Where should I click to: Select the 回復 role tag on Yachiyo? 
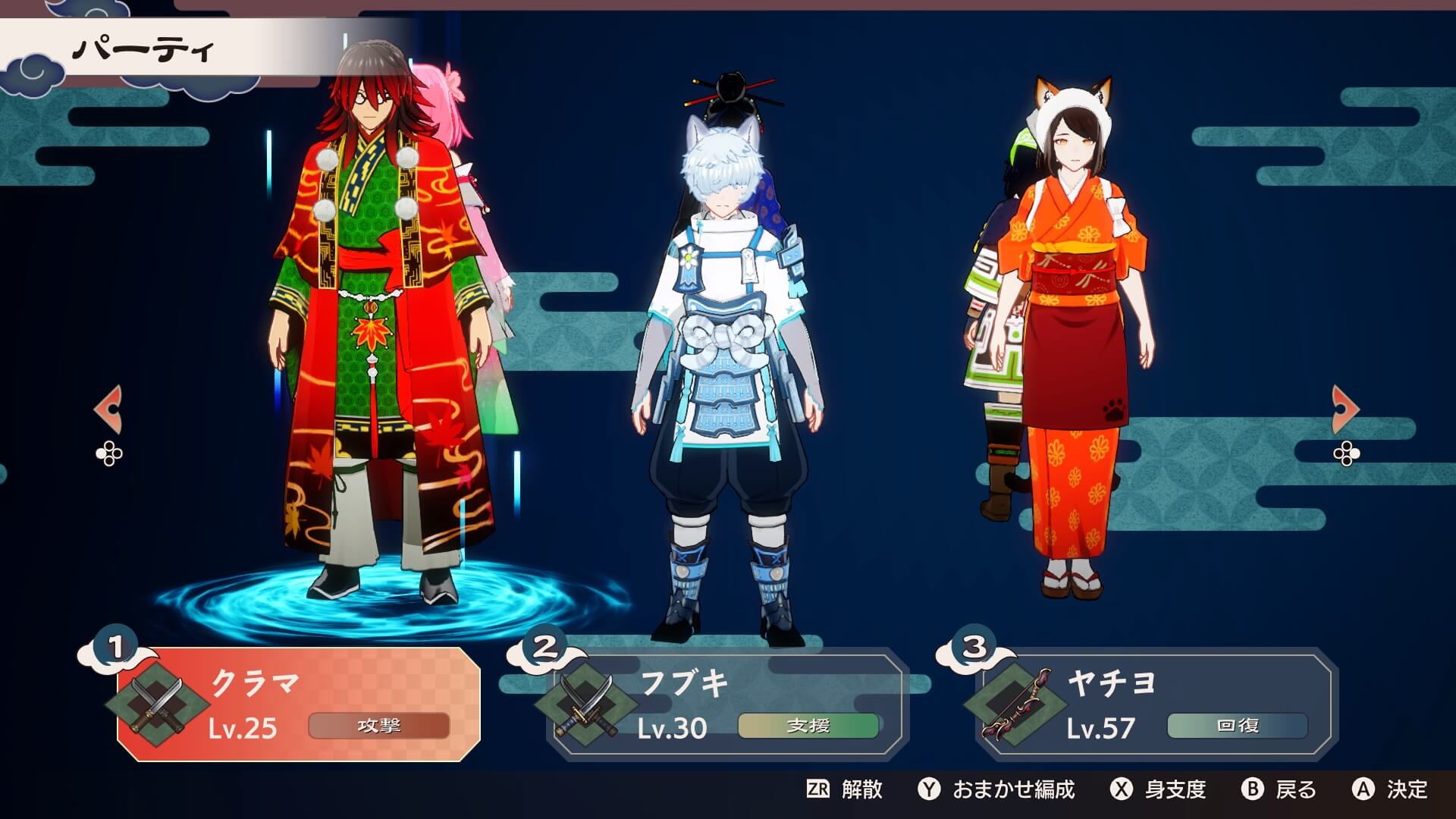pyautogui.click(x=1236, y=725)
